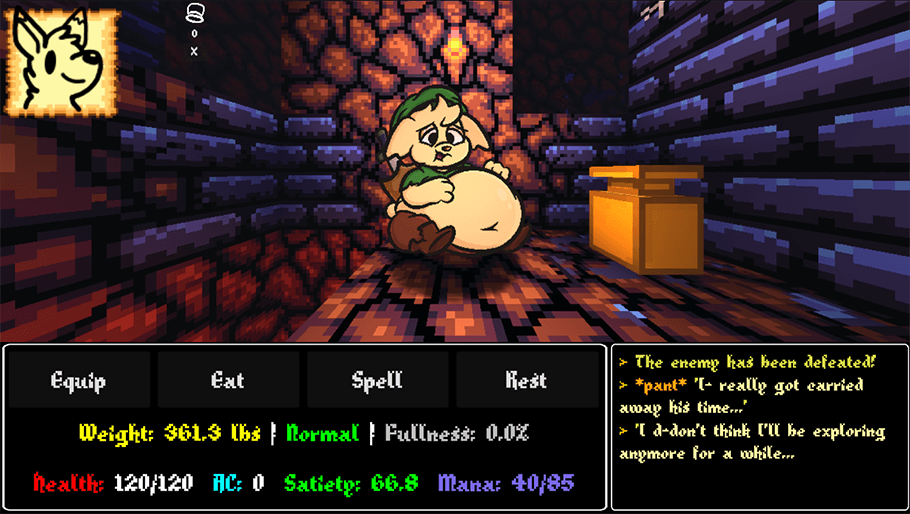Open the Spell menu
The image size is (910, 514).
377,380
